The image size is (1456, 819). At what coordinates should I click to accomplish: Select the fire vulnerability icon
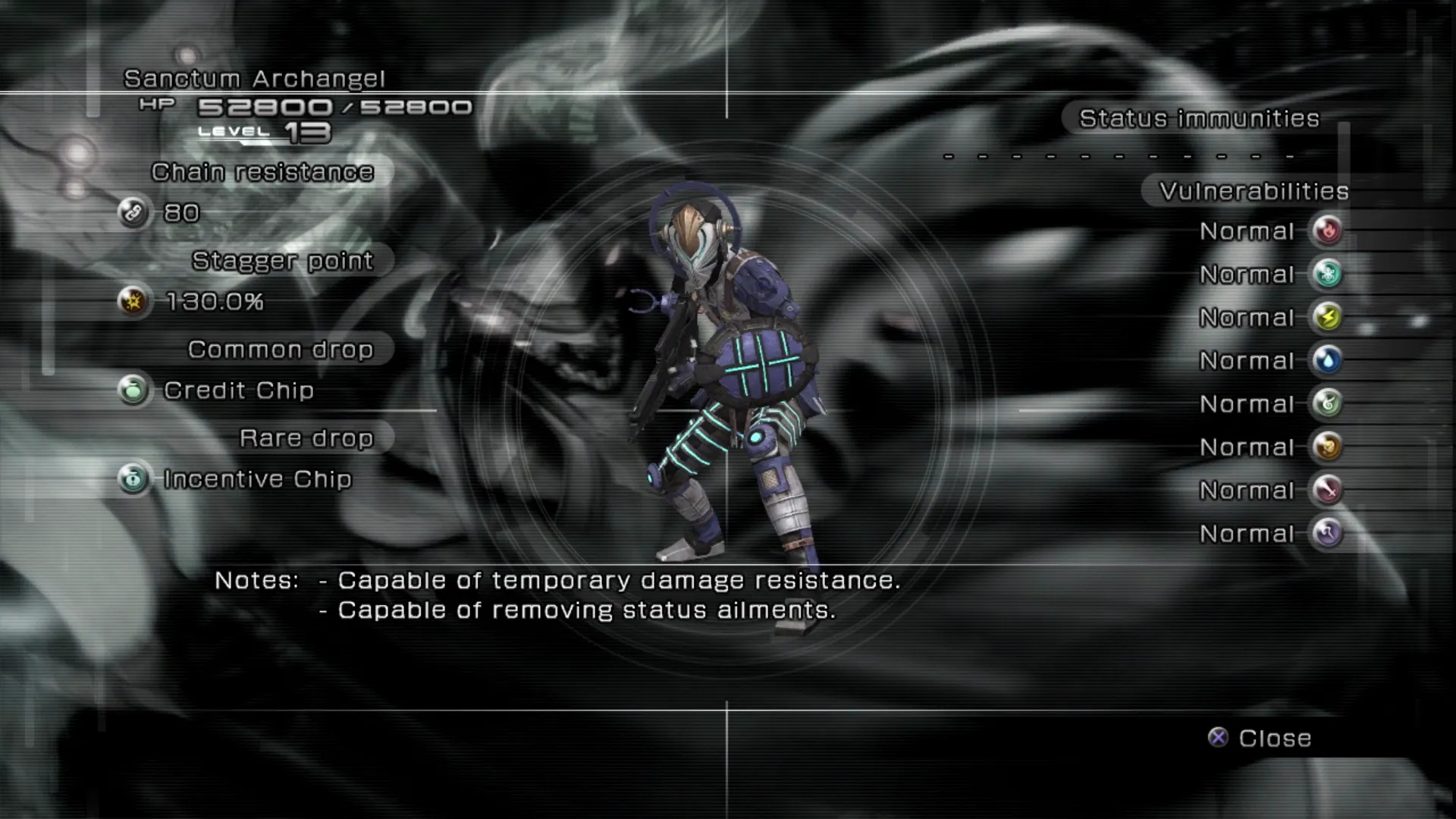click(x=1327, y=231)
